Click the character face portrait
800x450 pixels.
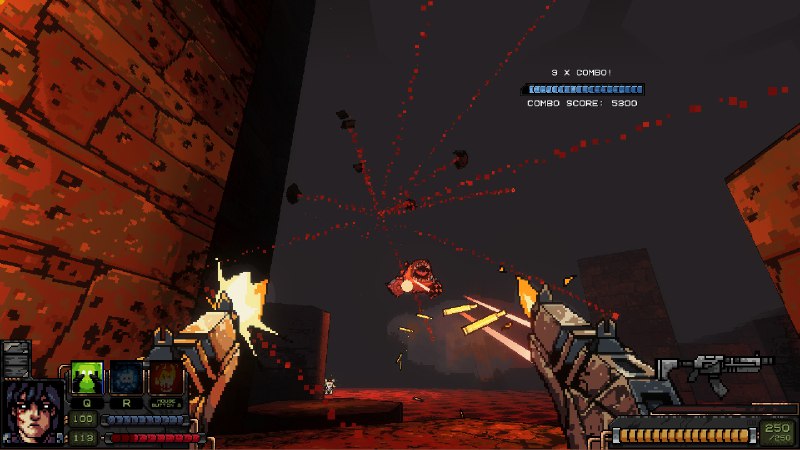click(x=33, y=412)
